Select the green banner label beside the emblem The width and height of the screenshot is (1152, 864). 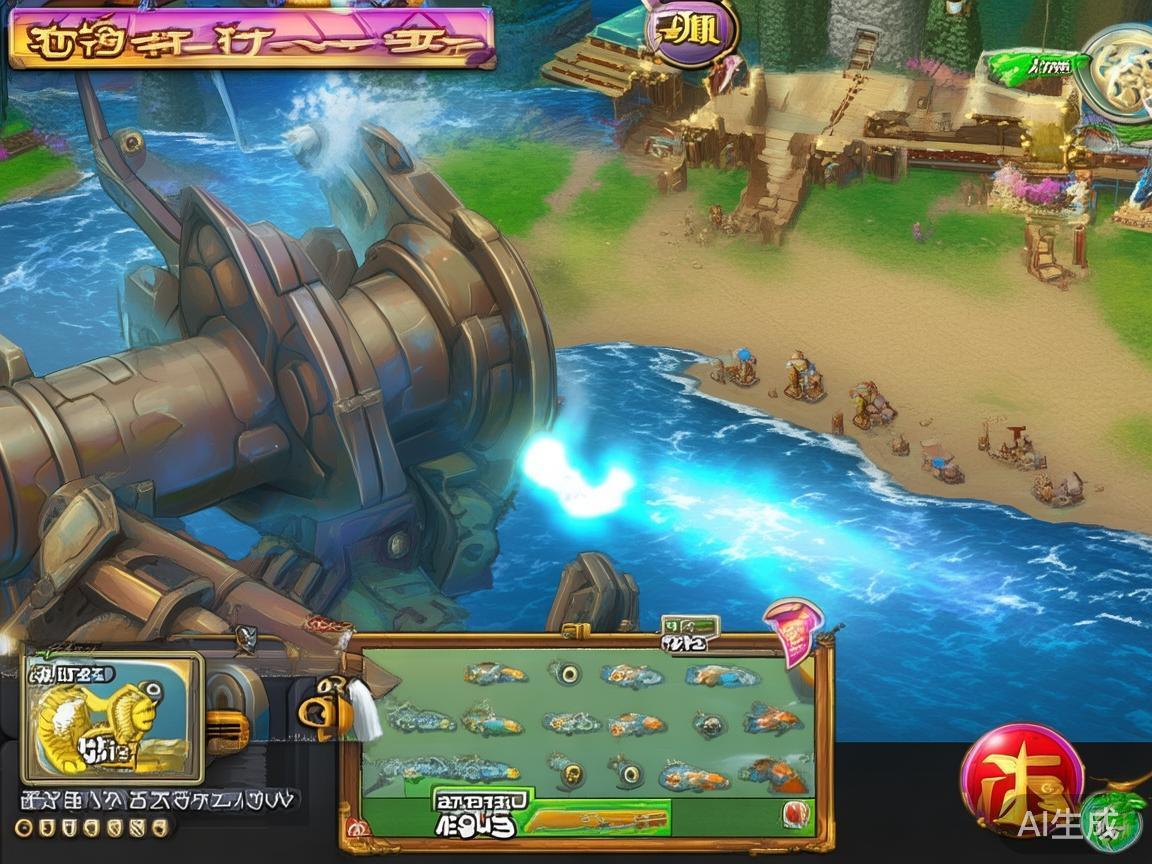(x=1034, y=68)
